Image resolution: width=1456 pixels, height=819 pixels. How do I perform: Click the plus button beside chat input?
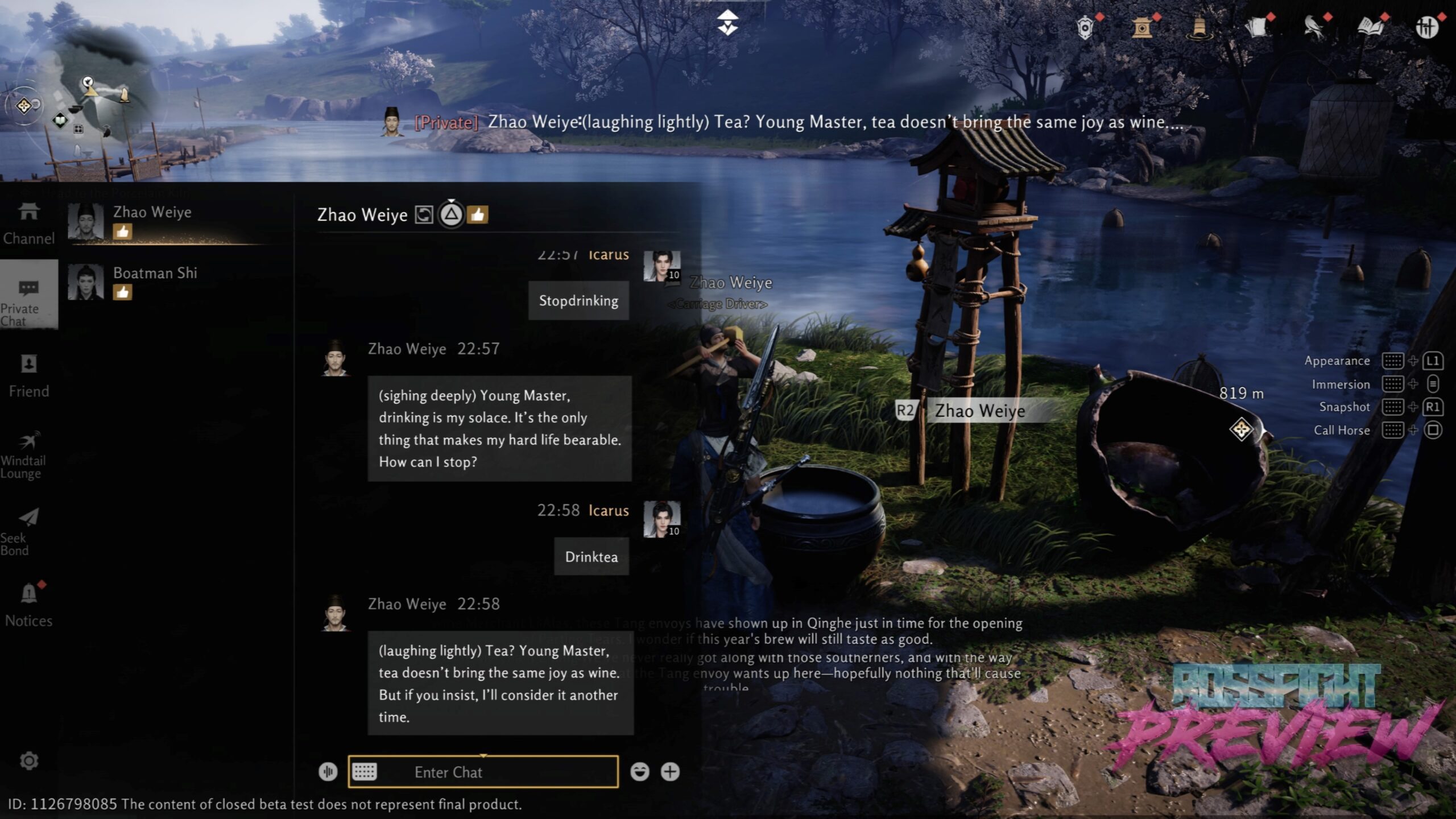(x=670, y=772)
